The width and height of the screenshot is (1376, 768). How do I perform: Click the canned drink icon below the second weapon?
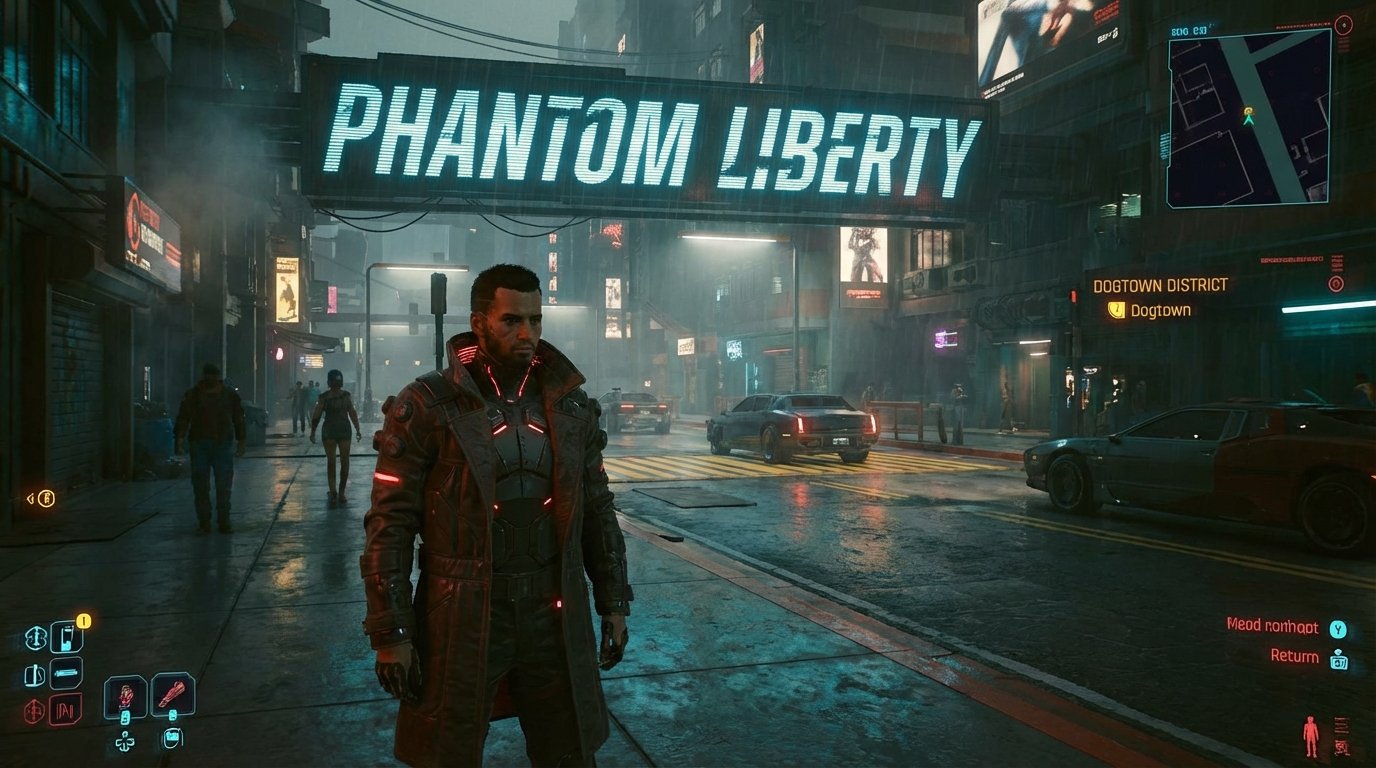(171, 740)
